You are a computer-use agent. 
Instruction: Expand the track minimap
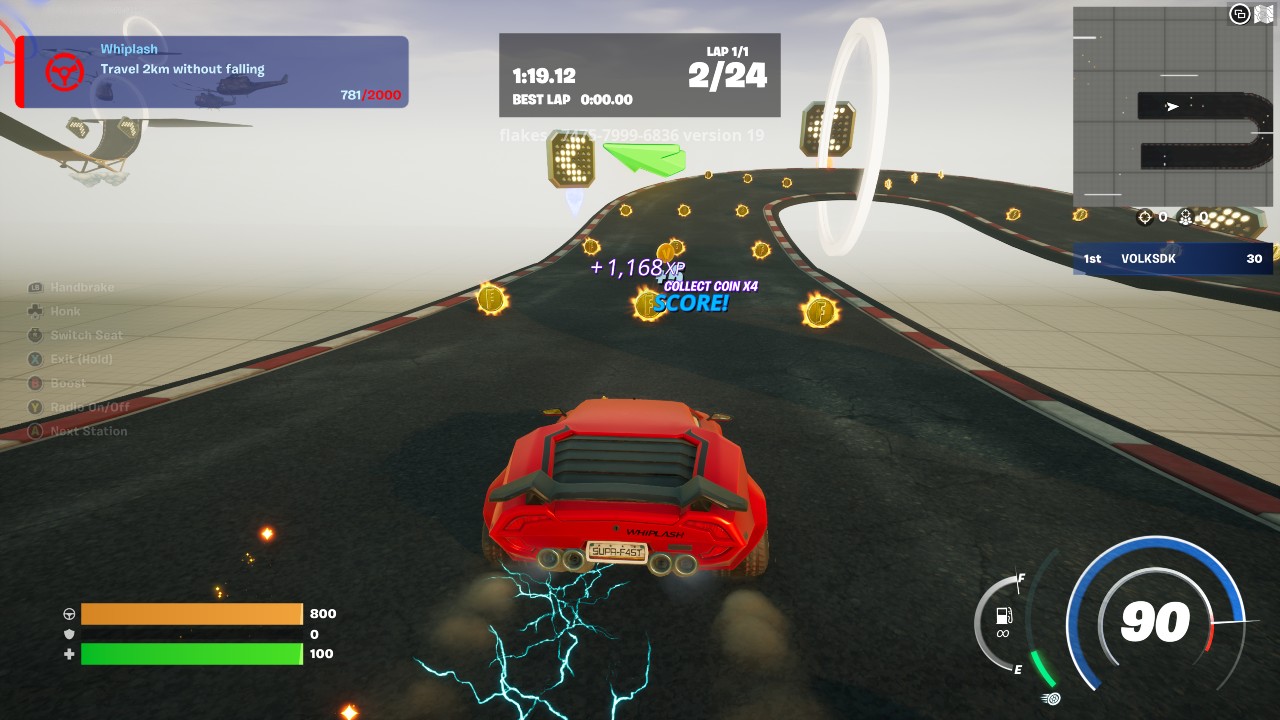point(1172,107)
